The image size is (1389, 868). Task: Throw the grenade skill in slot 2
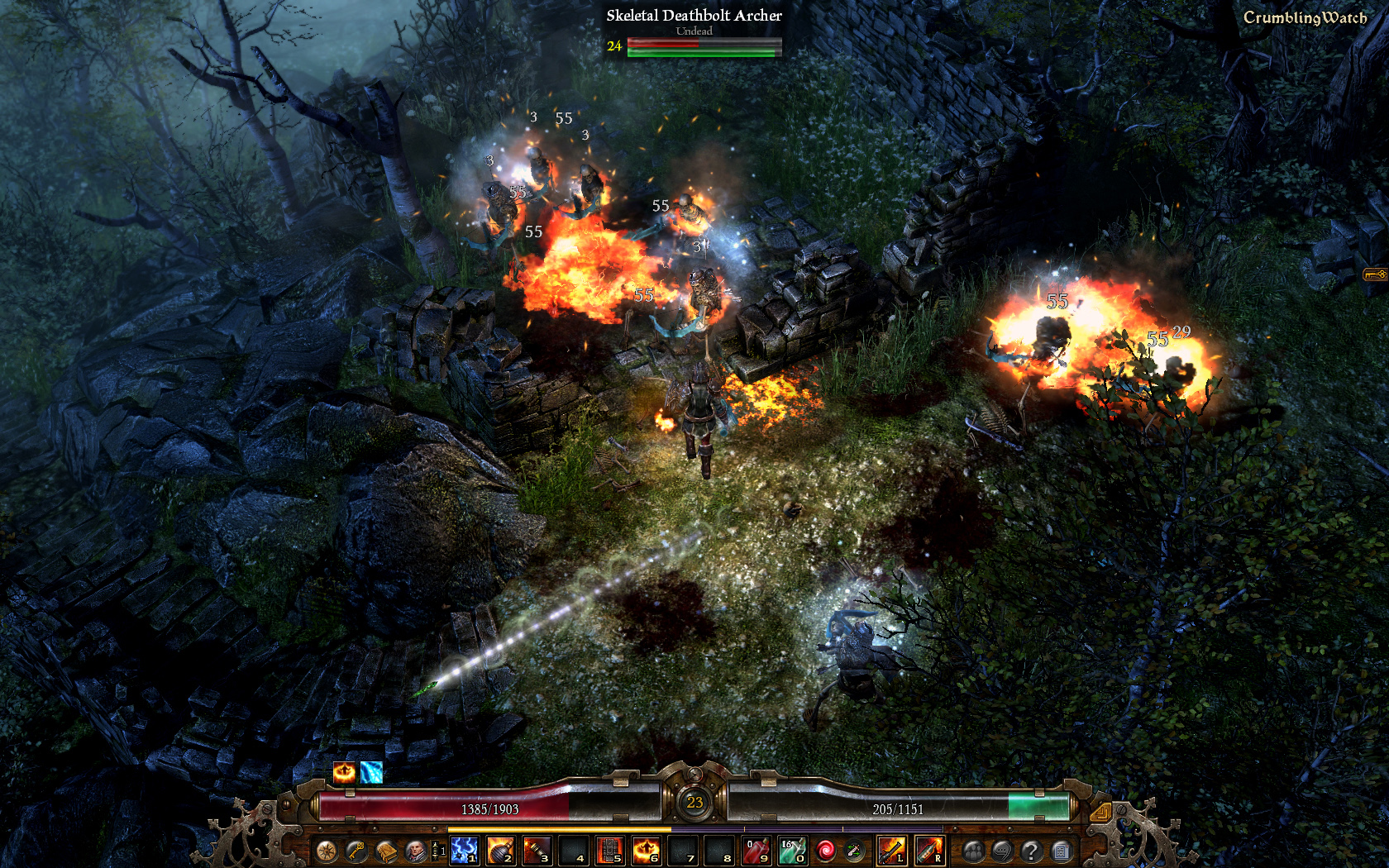click(501, 850)
